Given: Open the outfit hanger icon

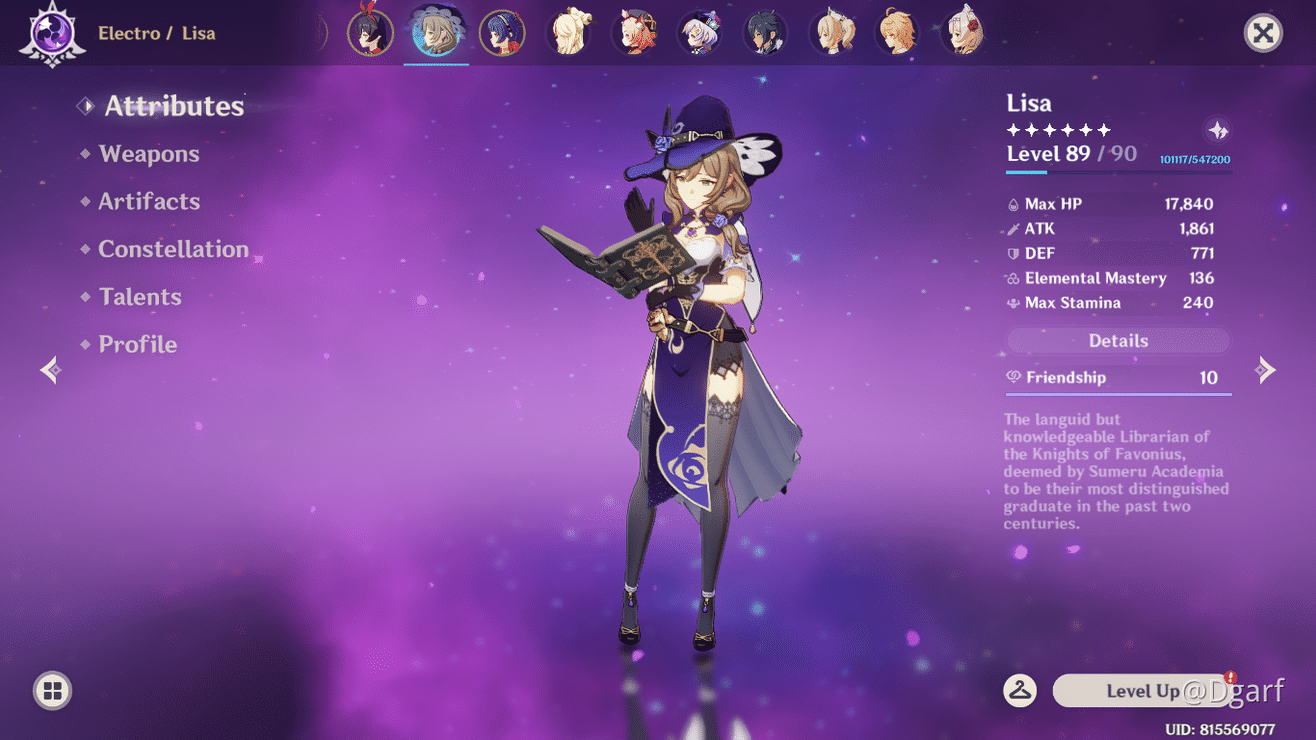Looking at the screenshot, I should [x=1020, y=690].
